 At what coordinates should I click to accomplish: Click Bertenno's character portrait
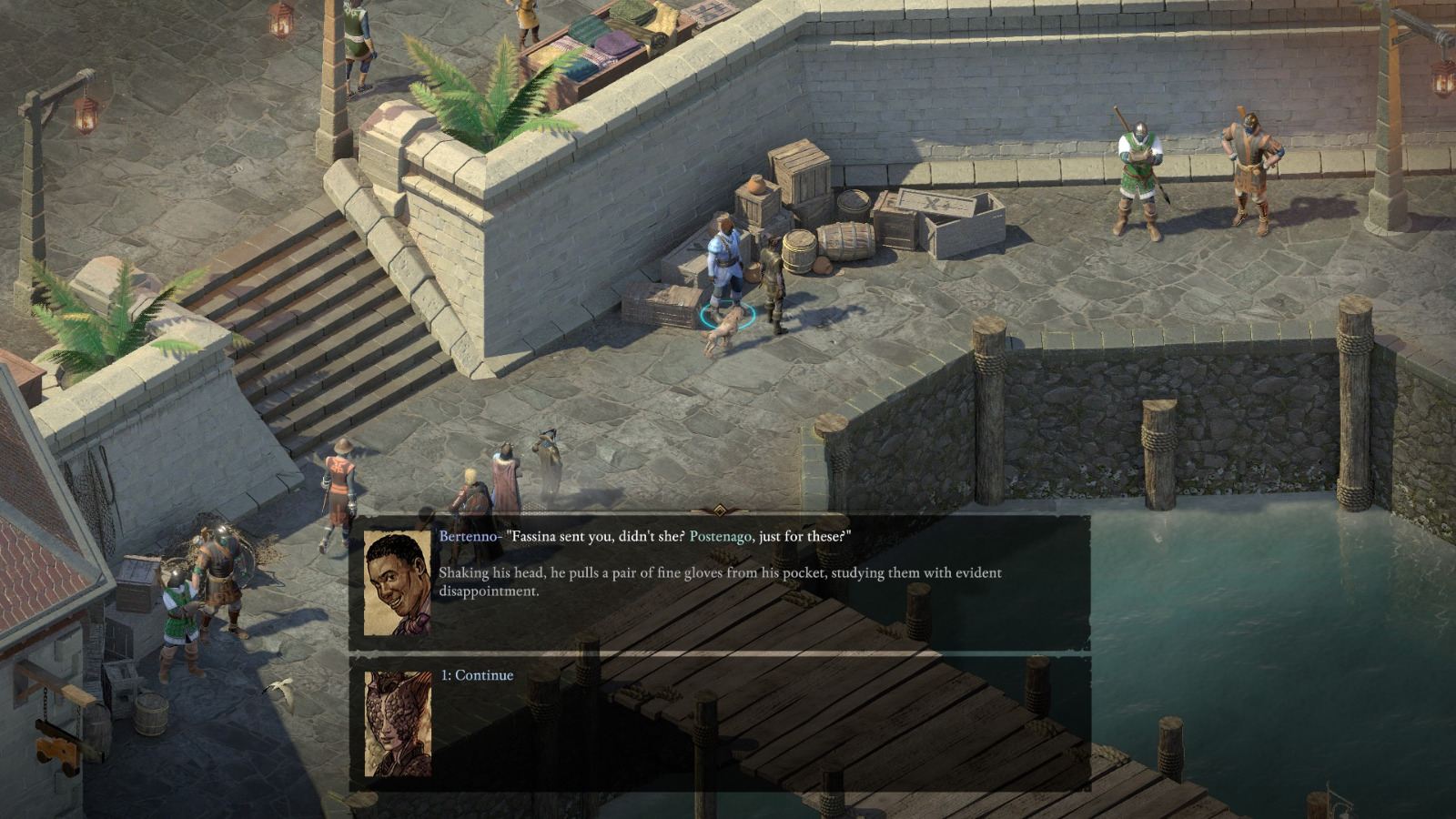397,582
